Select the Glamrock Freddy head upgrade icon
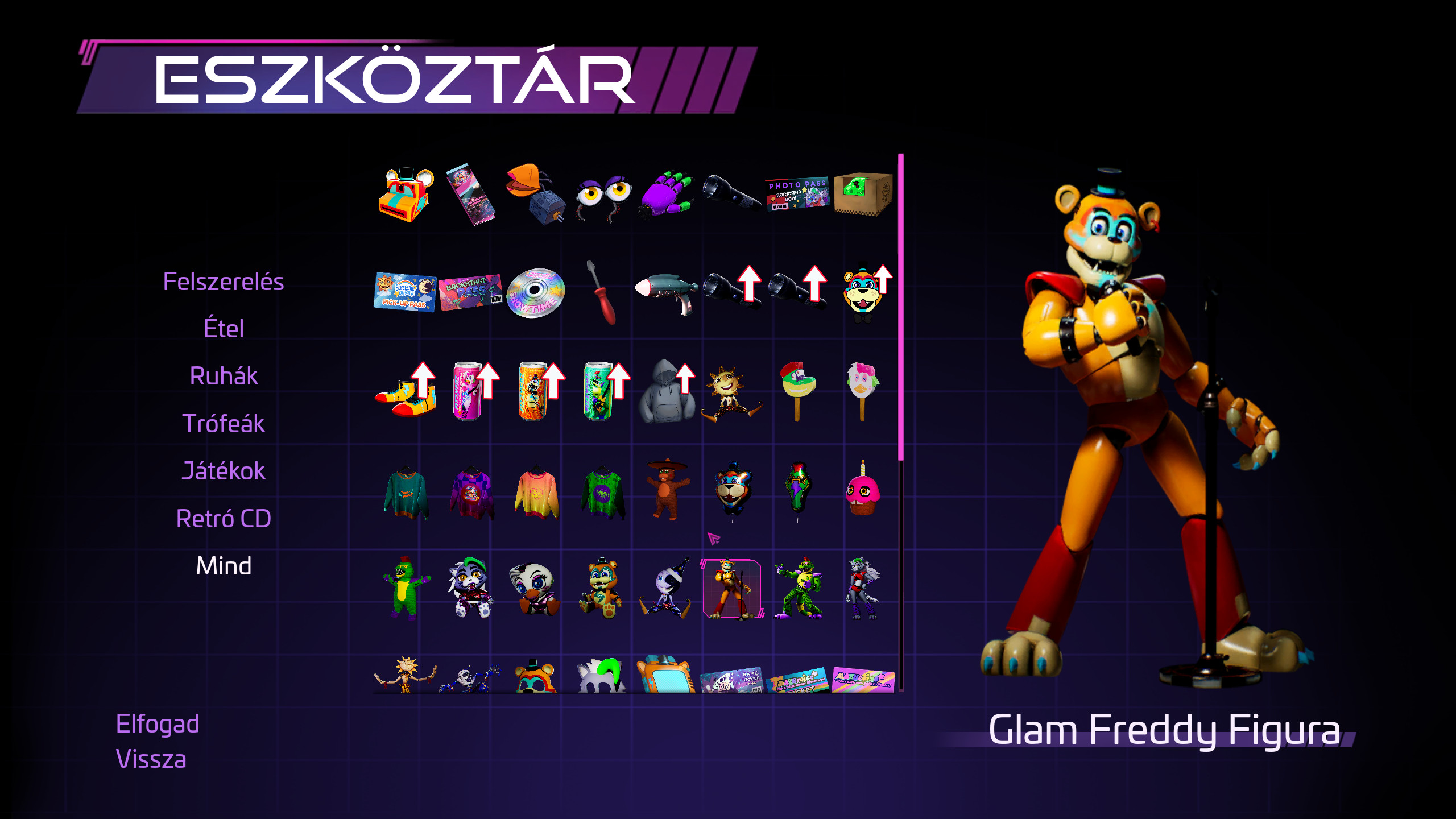The image size is (1456, 819). pos(862,293)
